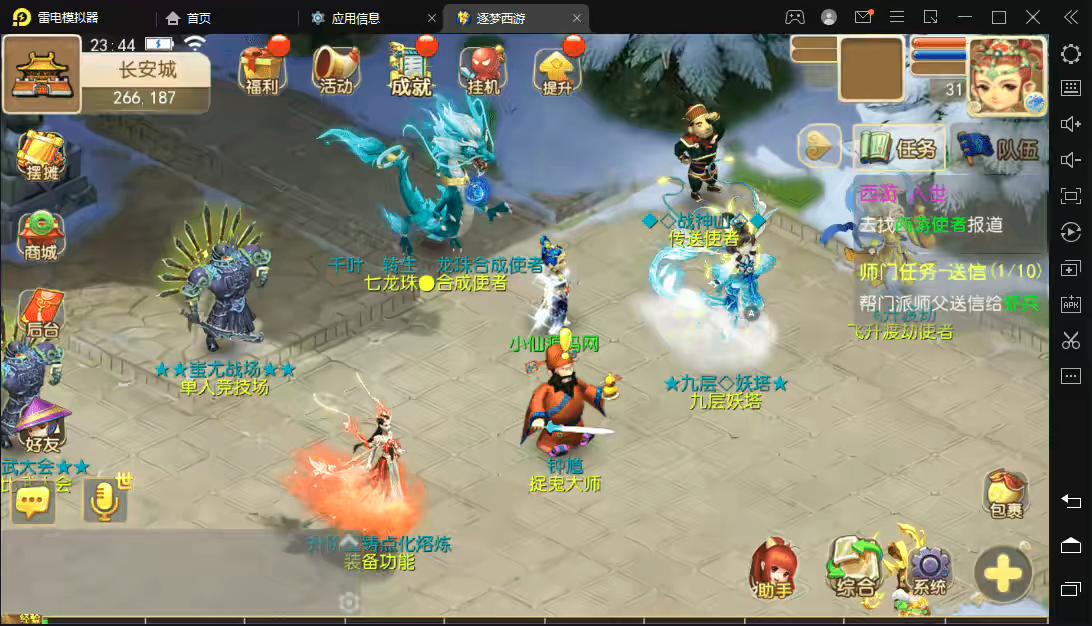Open the 活动 events horn icon
1092x626 pixels.
pos(336,68)
